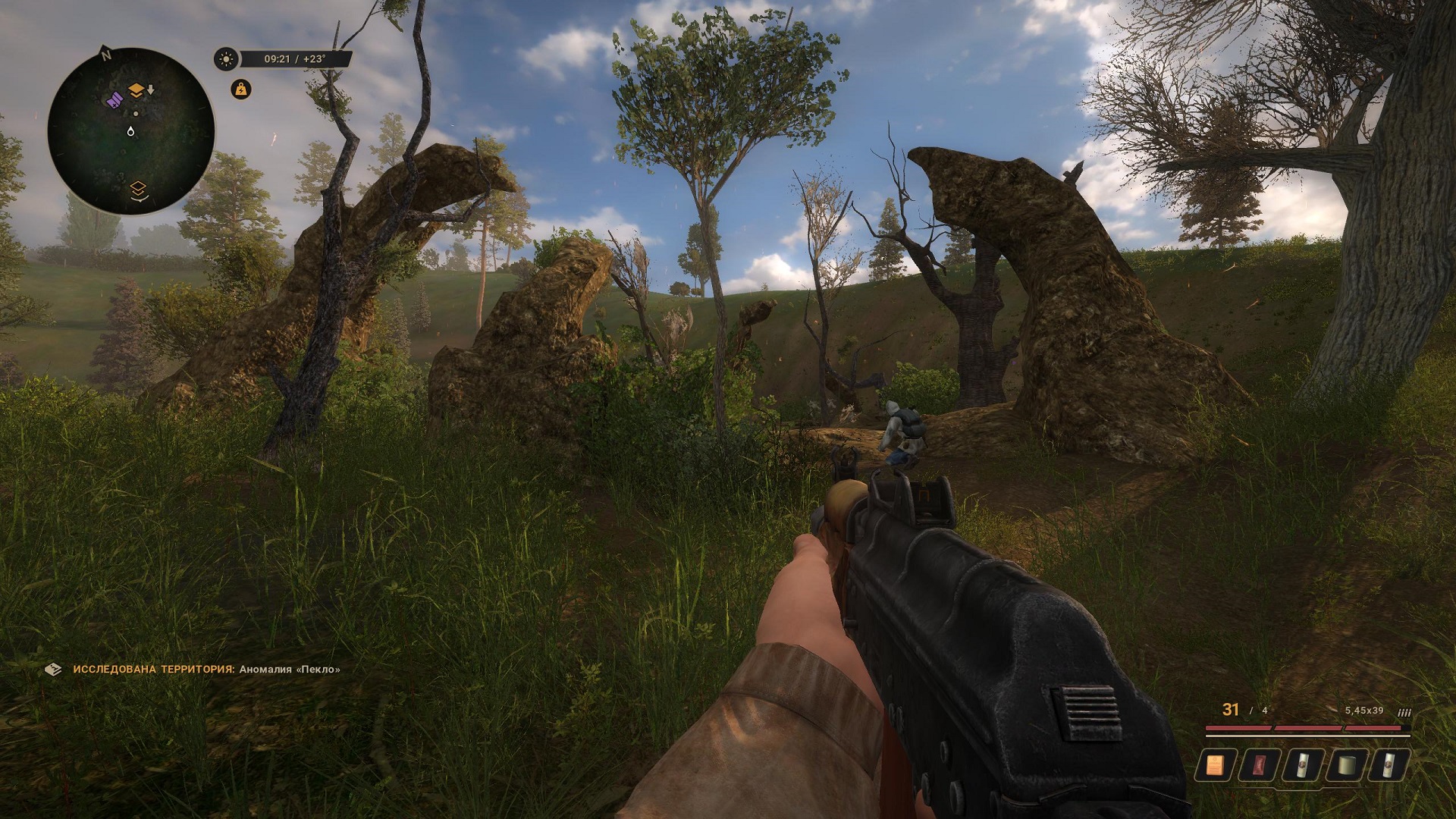
Task: Select the red packet hotbar slot
Action: click(x=1259, y=765)
